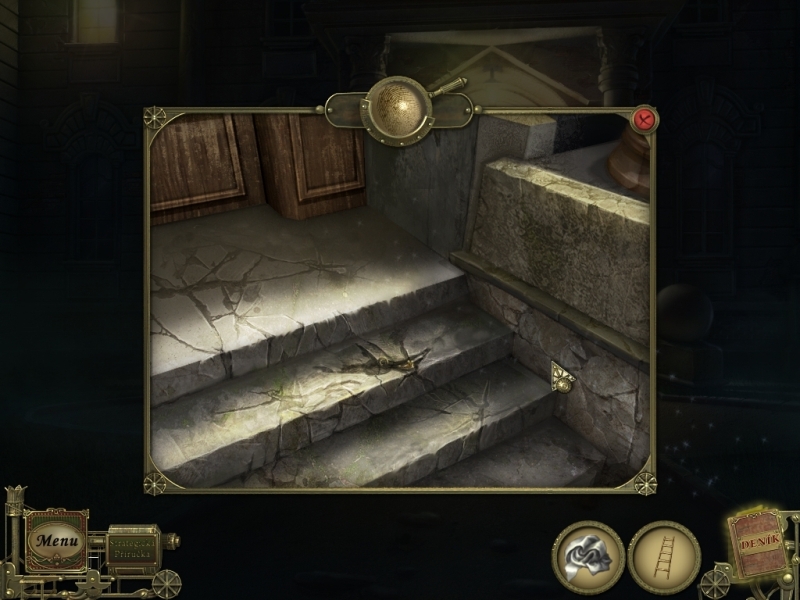Select the crumpled cloth inventory item
Screen dimensions: 800x600
(x=588, y=557)
